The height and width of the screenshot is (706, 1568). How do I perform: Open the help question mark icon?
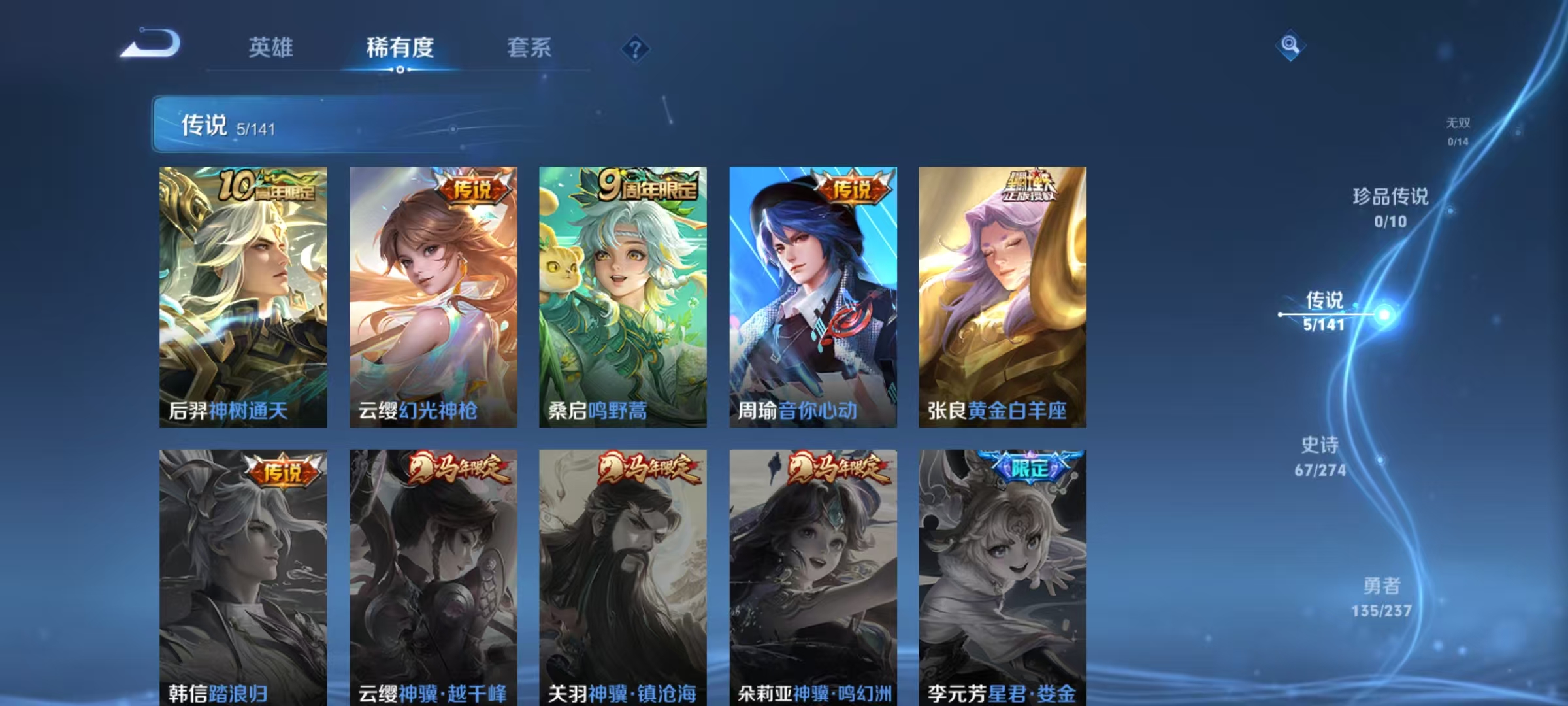tap(637, 49)
